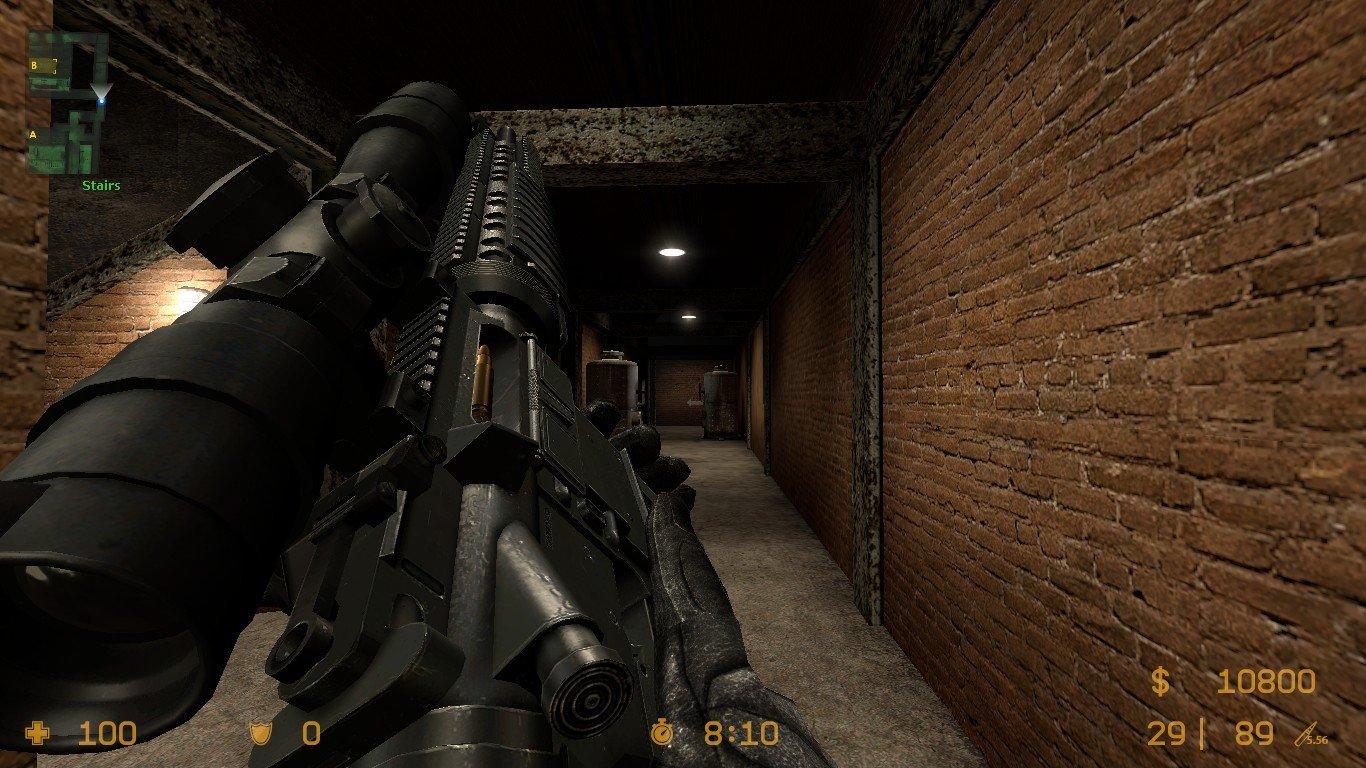Select bombsite B marker on the radar
This screenshot has width=1366, height=768.
[35, 65]
